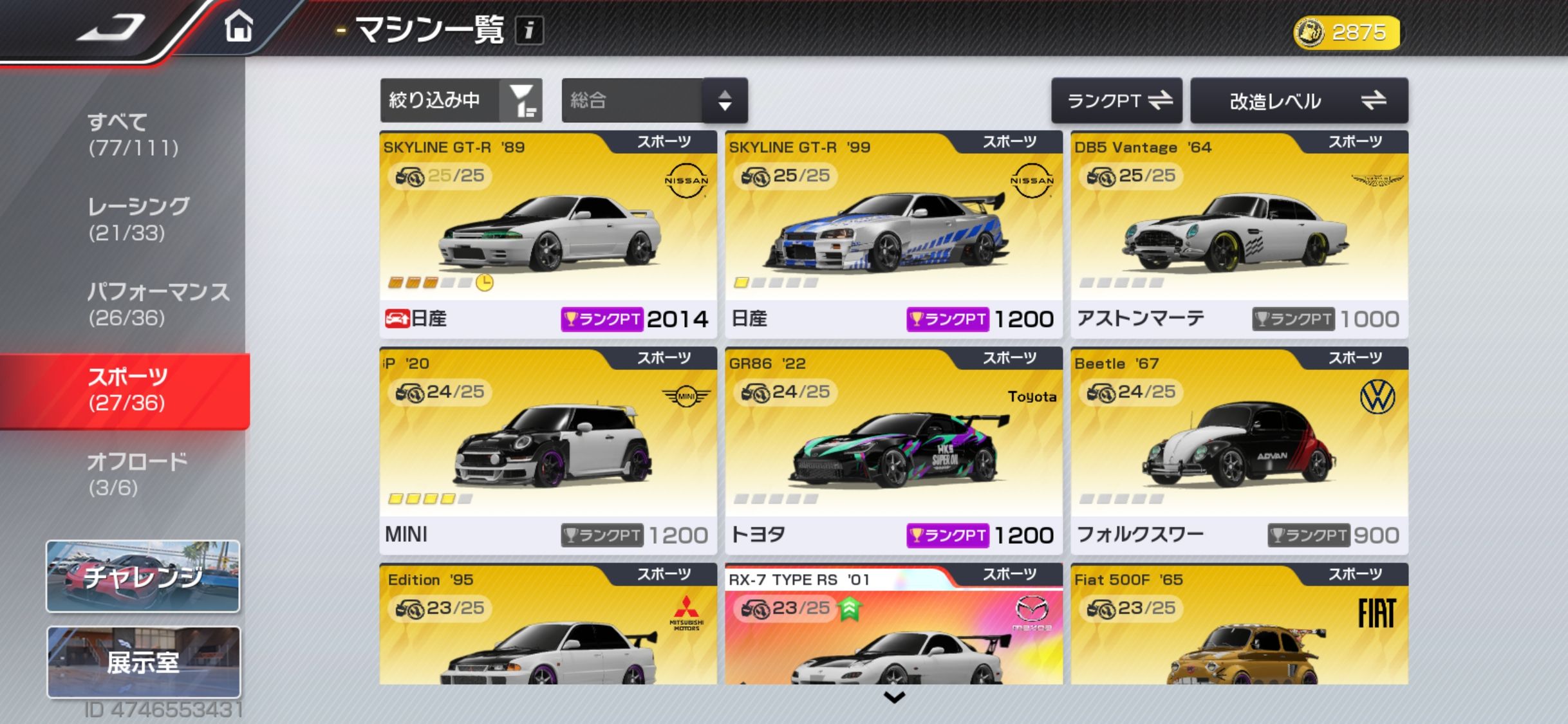The width and height of the screenshot is (1568, 724).
Task: Select the SKYLINE GT-R '89 car card
Action: 548,234
